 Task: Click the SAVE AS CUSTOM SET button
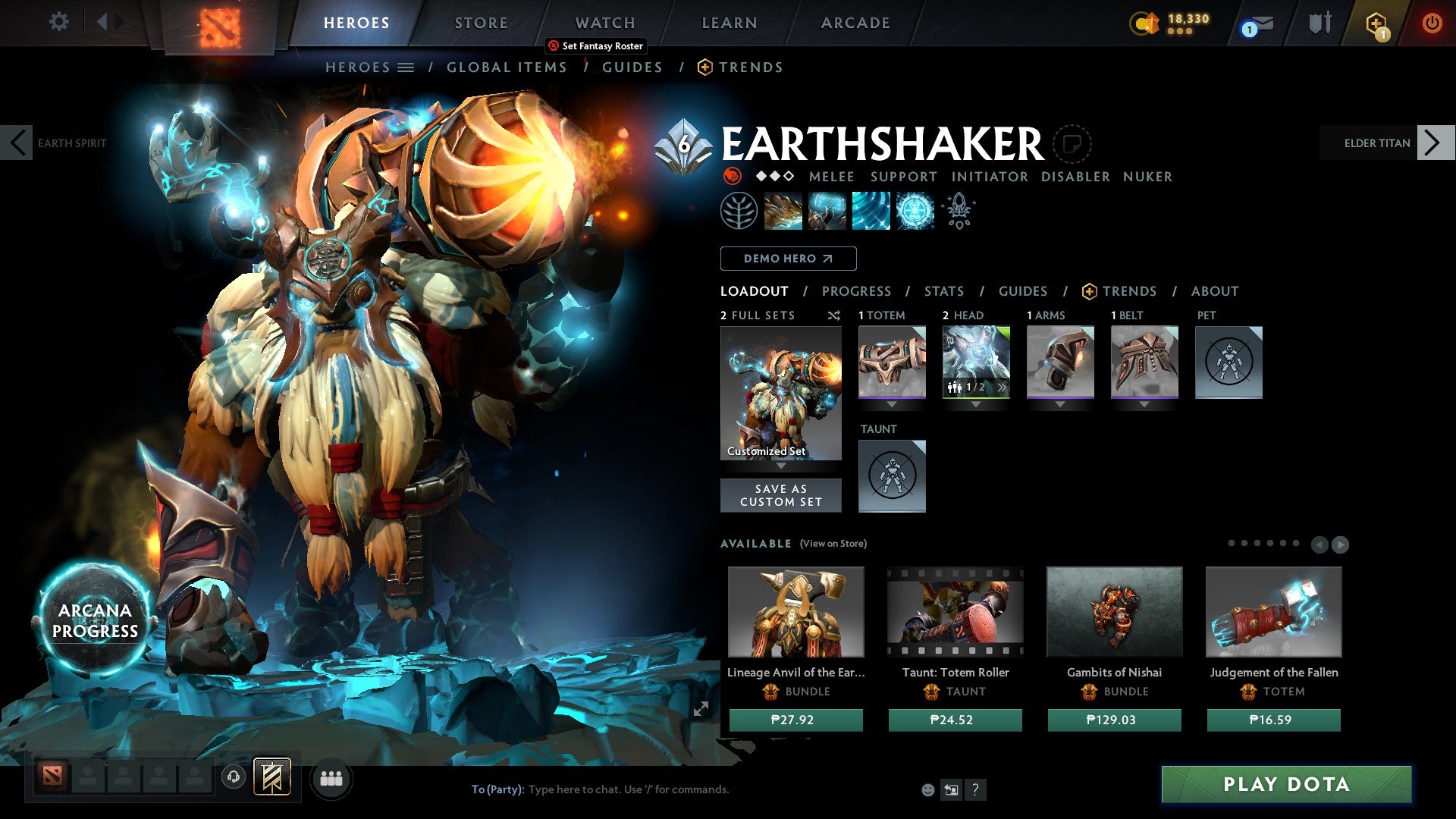(781, 495)
